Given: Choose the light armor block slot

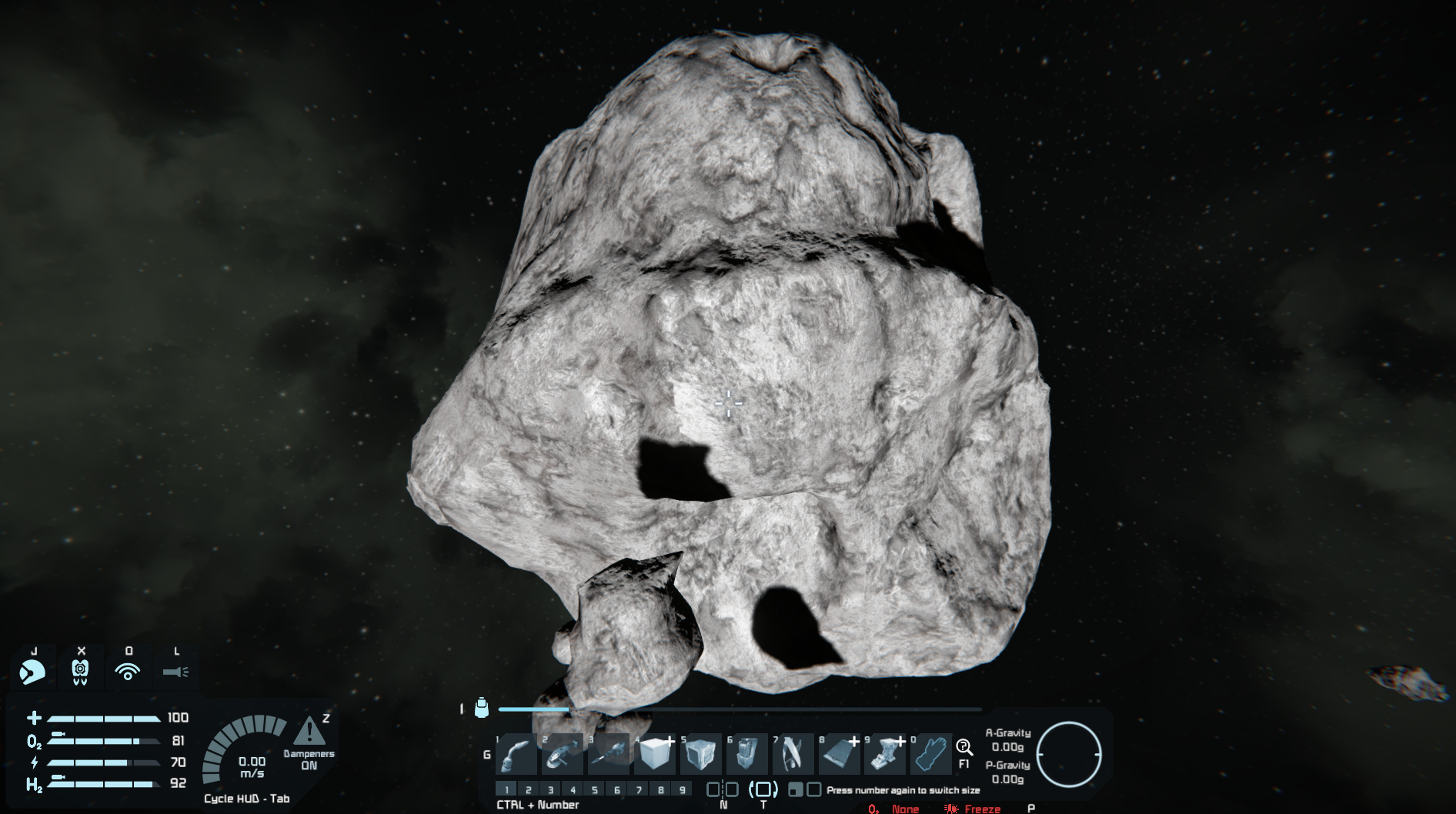Looking at the screenshot, I should coord(655,754).
